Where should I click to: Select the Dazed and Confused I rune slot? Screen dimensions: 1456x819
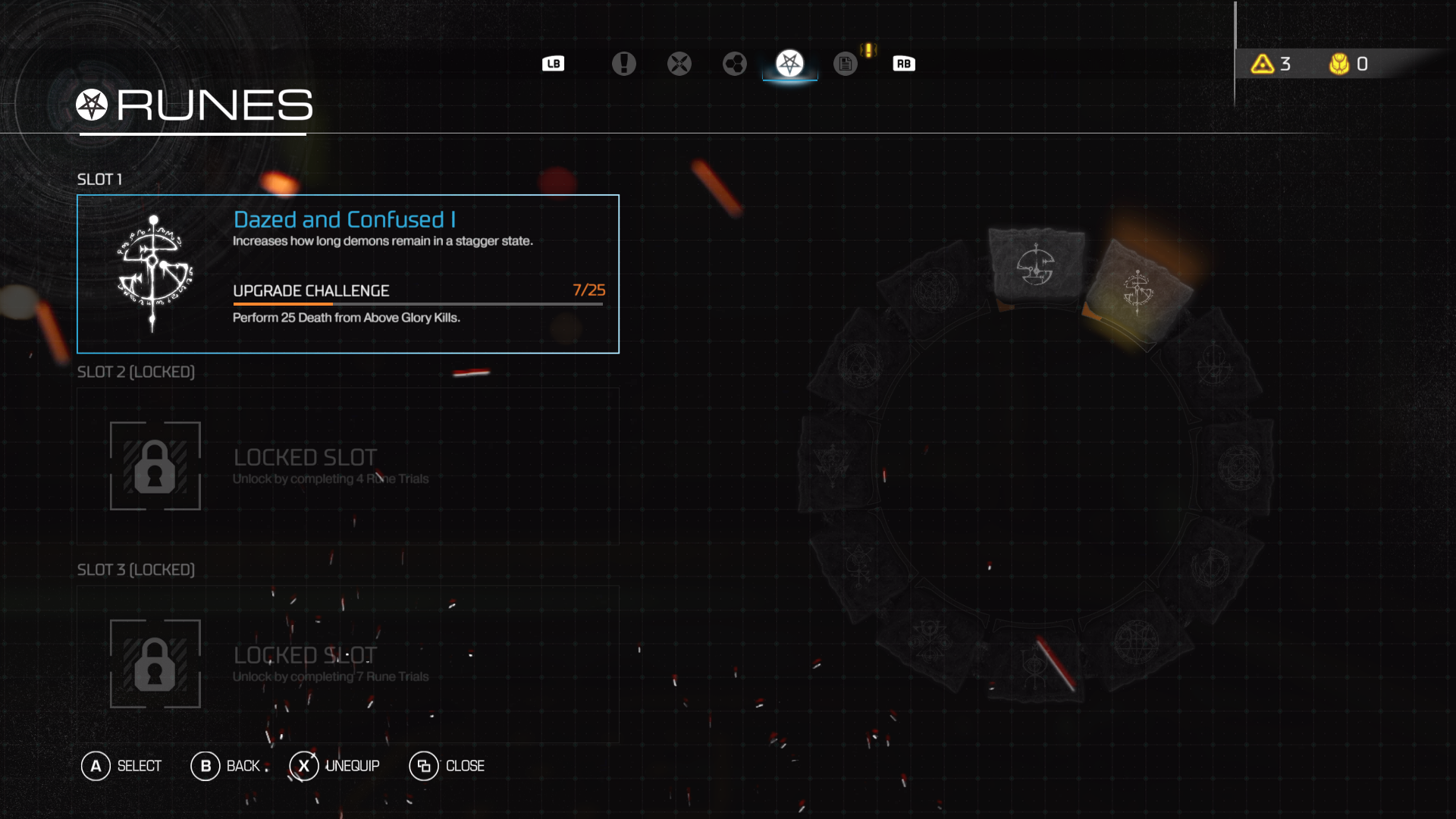tap(348, 274)
